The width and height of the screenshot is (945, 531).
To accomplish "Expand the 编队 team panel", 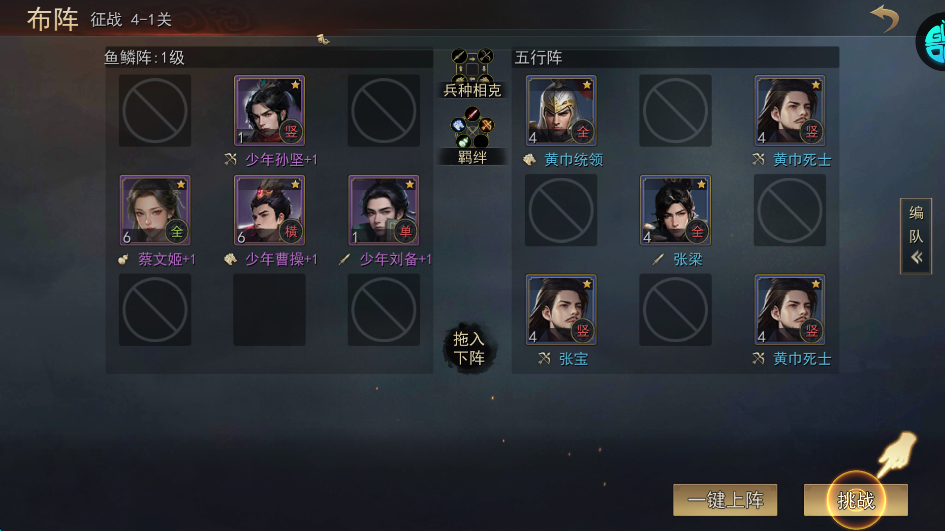I will [x=916, y=236].
